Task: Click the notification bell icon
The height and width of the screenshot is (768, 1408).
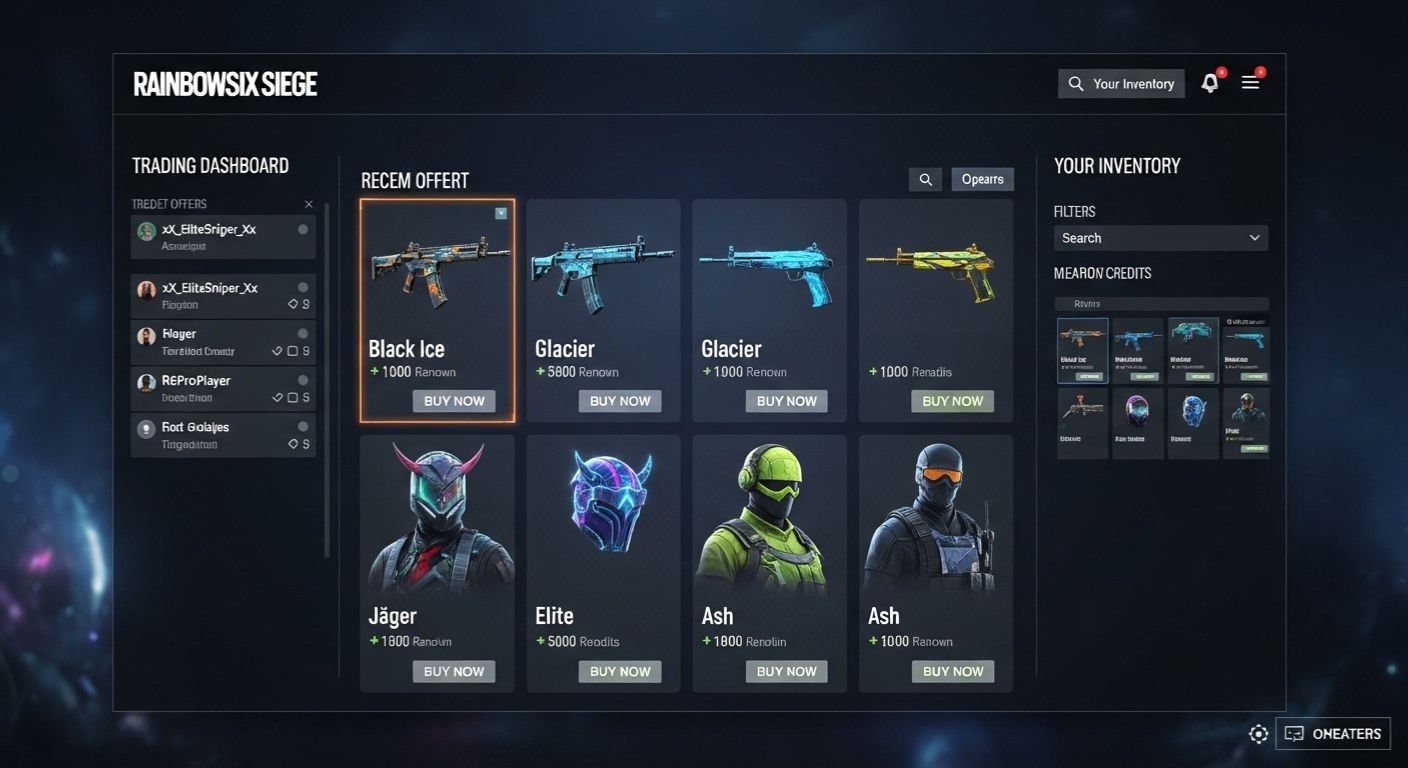Action: 1209,83
